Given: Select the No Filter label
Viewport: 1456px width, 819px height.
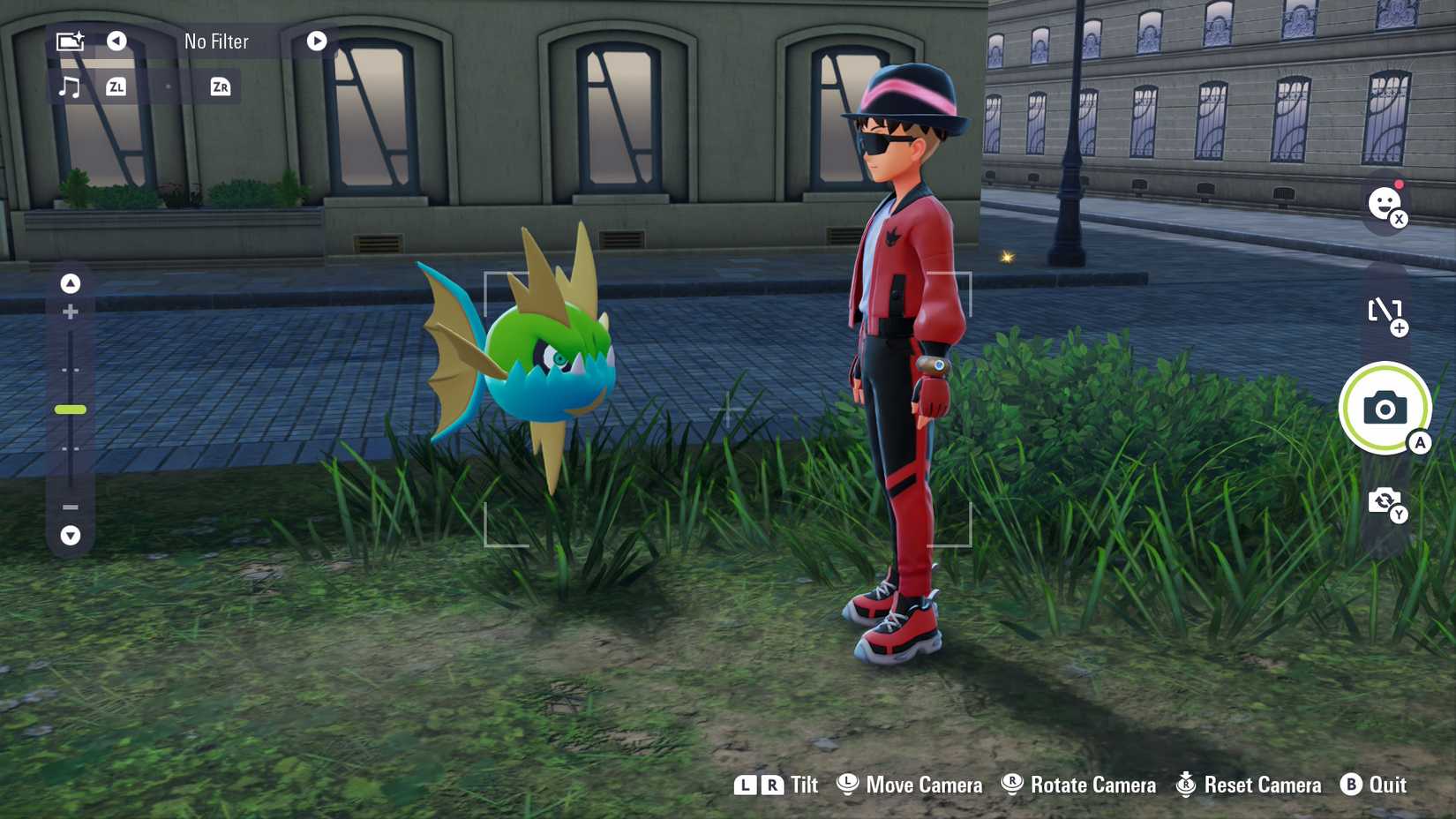Looking at the screenshot, I should click(x=214, y=41).
